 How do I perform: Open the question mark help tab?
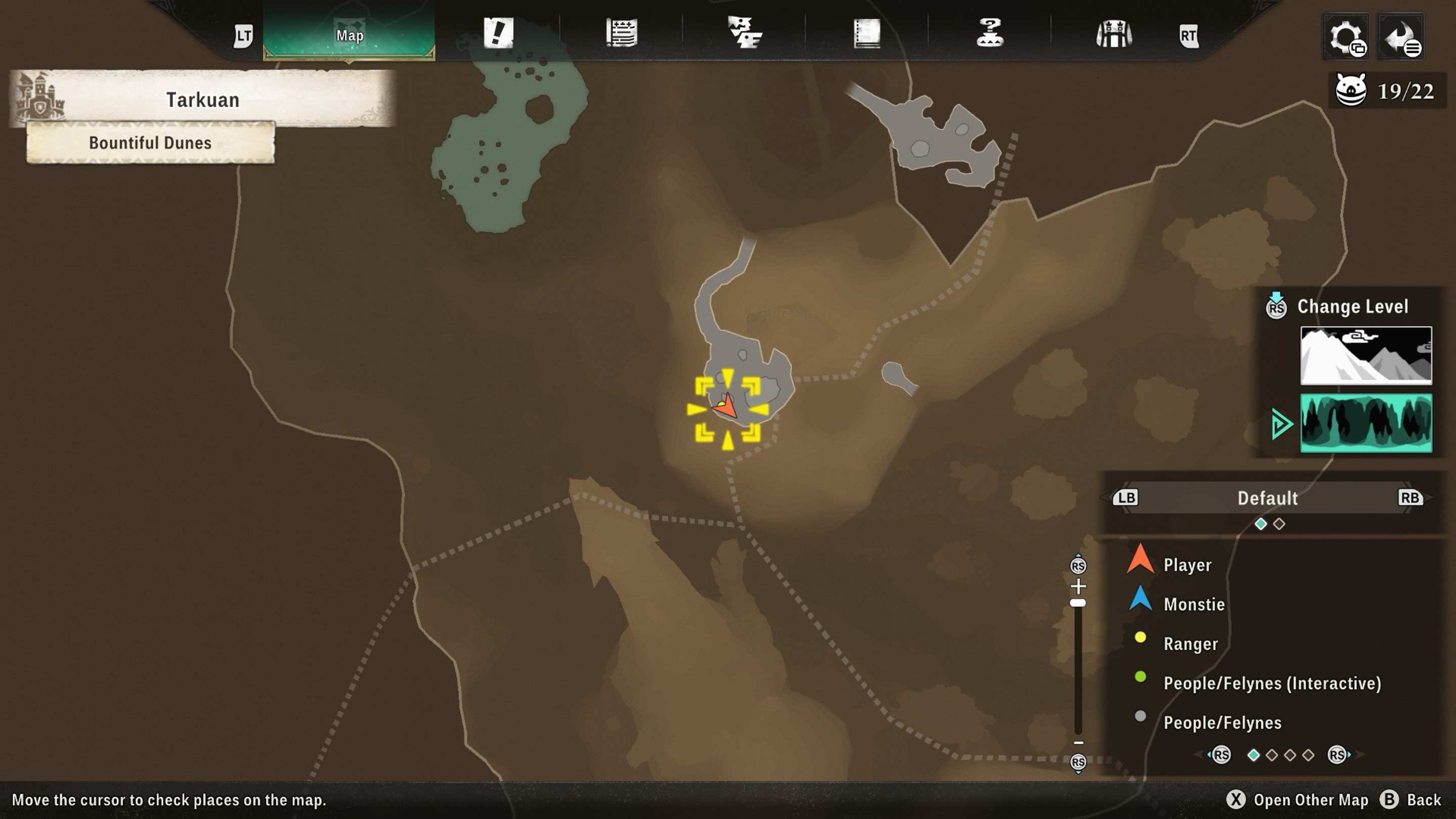(990, 33)
